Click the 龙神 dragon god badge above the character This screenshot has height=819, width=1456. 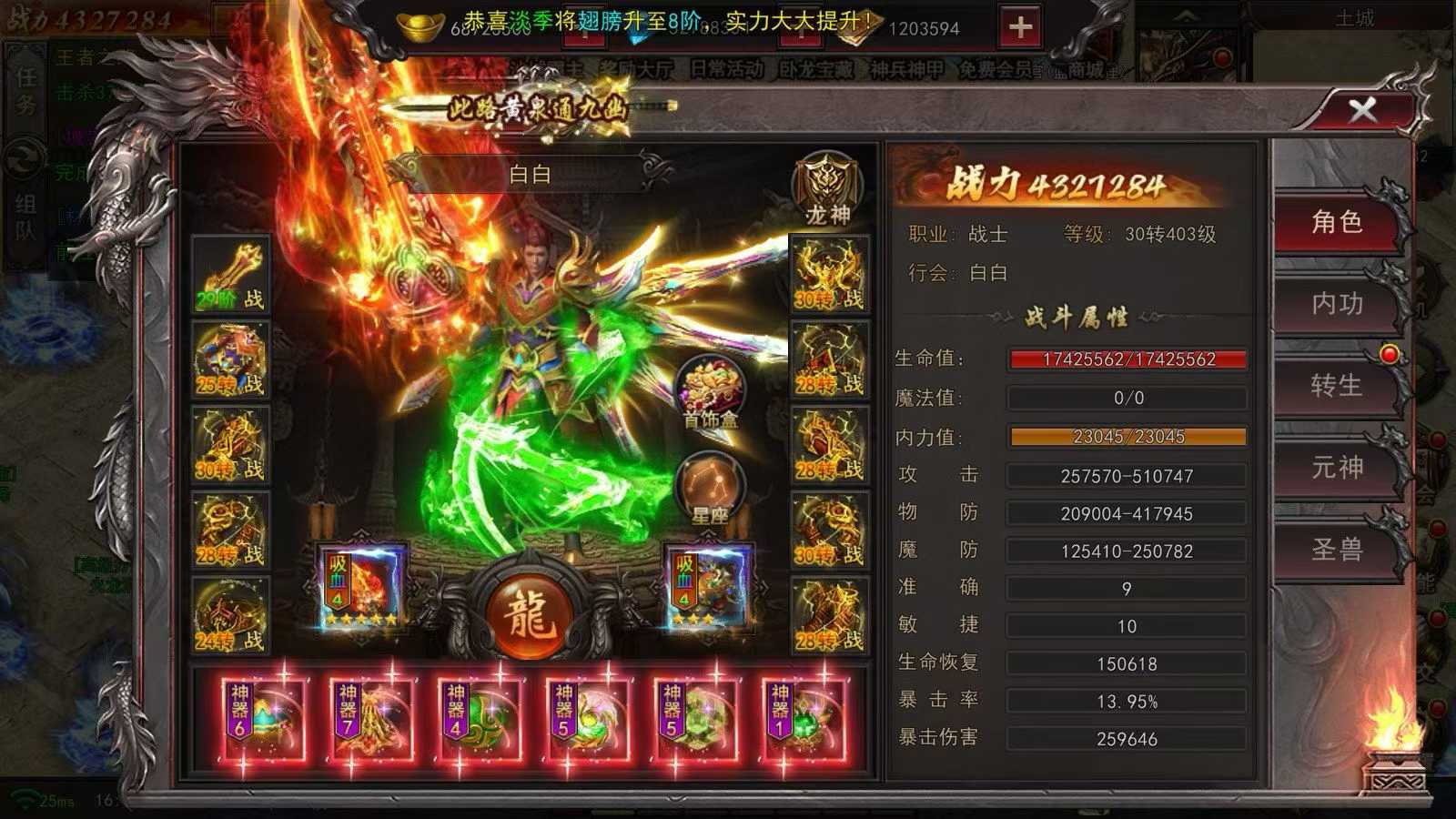826,187
